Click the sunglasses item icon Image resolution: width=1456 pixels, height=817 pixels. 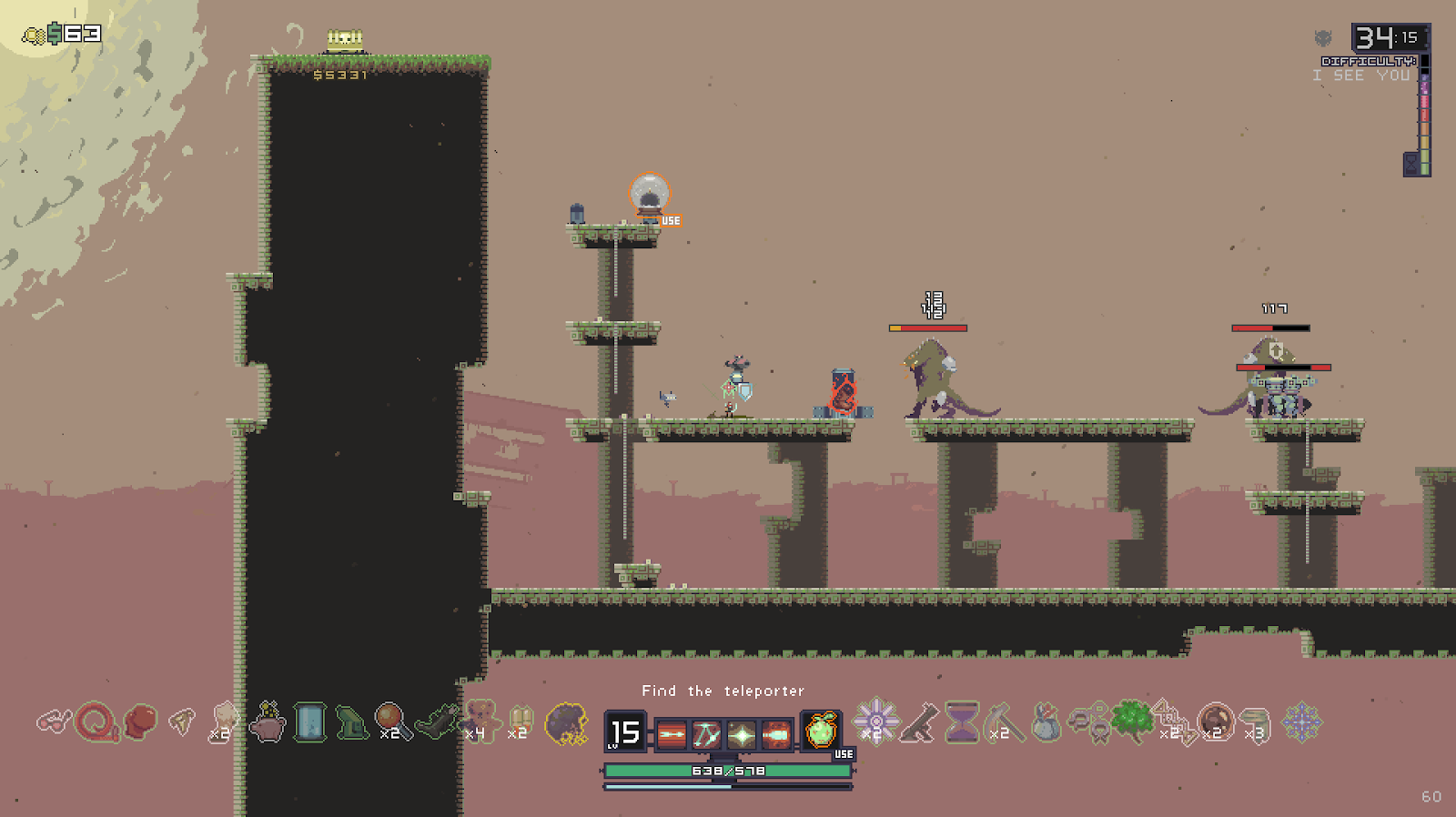53,723
